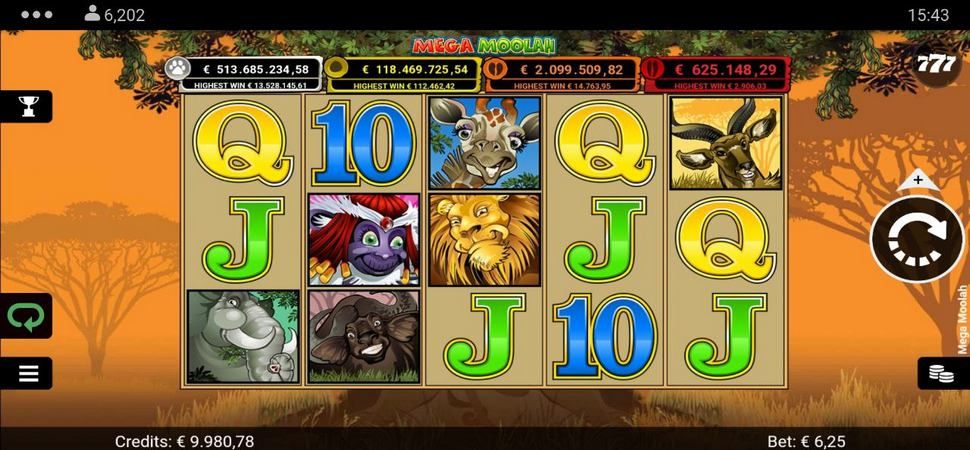This screenshot has width=970, height=450.
Task: Open the trophy achievements panel
Action: coord(26,105)
